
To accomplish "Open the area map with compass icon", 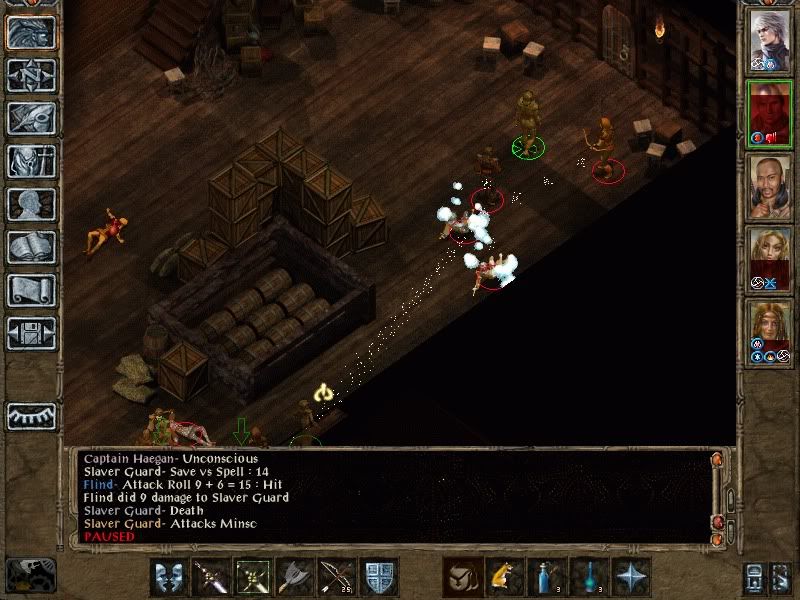I will click(31, 76).
